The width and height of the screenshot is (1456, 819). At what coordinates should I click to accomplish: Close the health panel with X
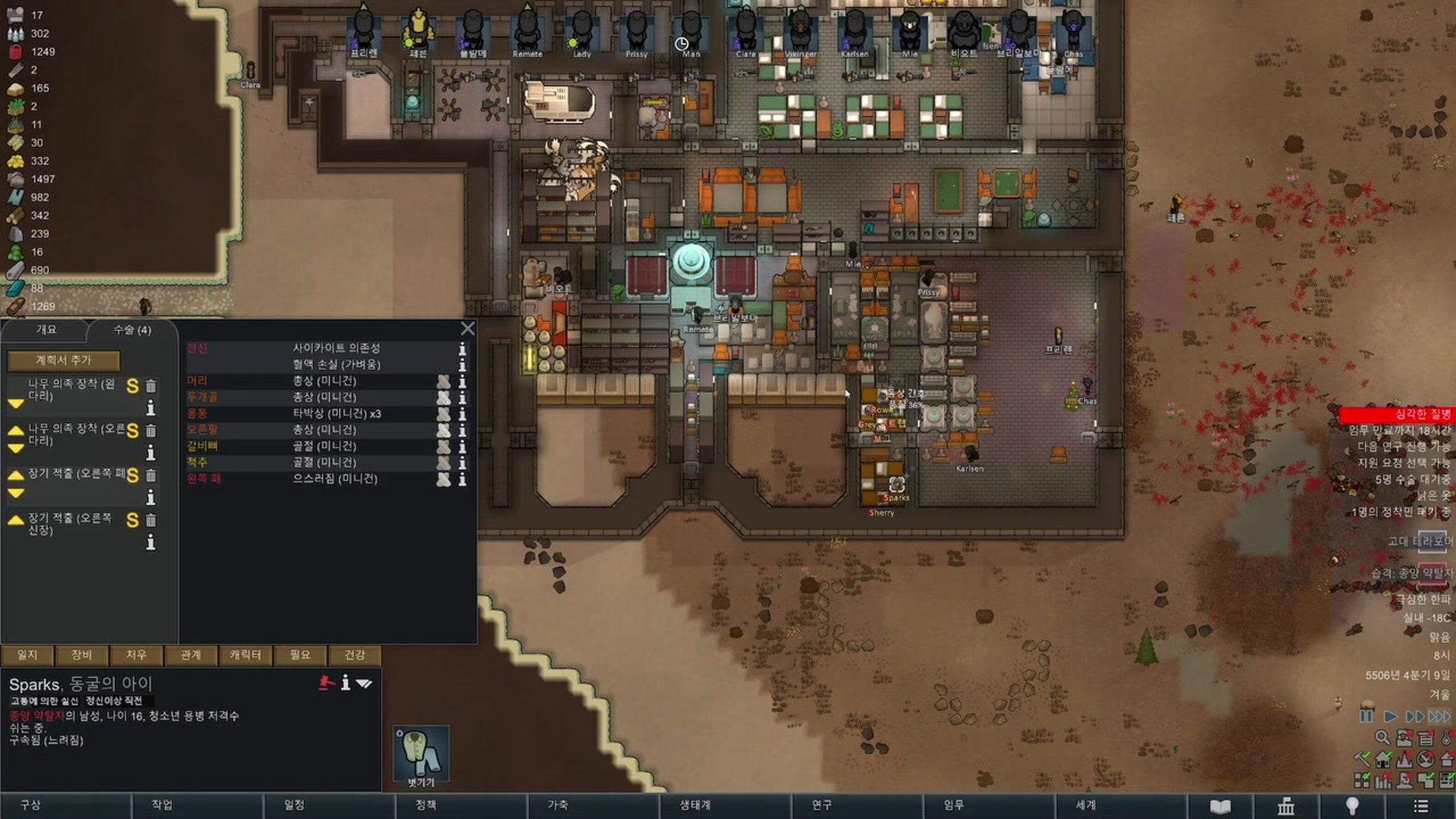[x=467, y=328]
